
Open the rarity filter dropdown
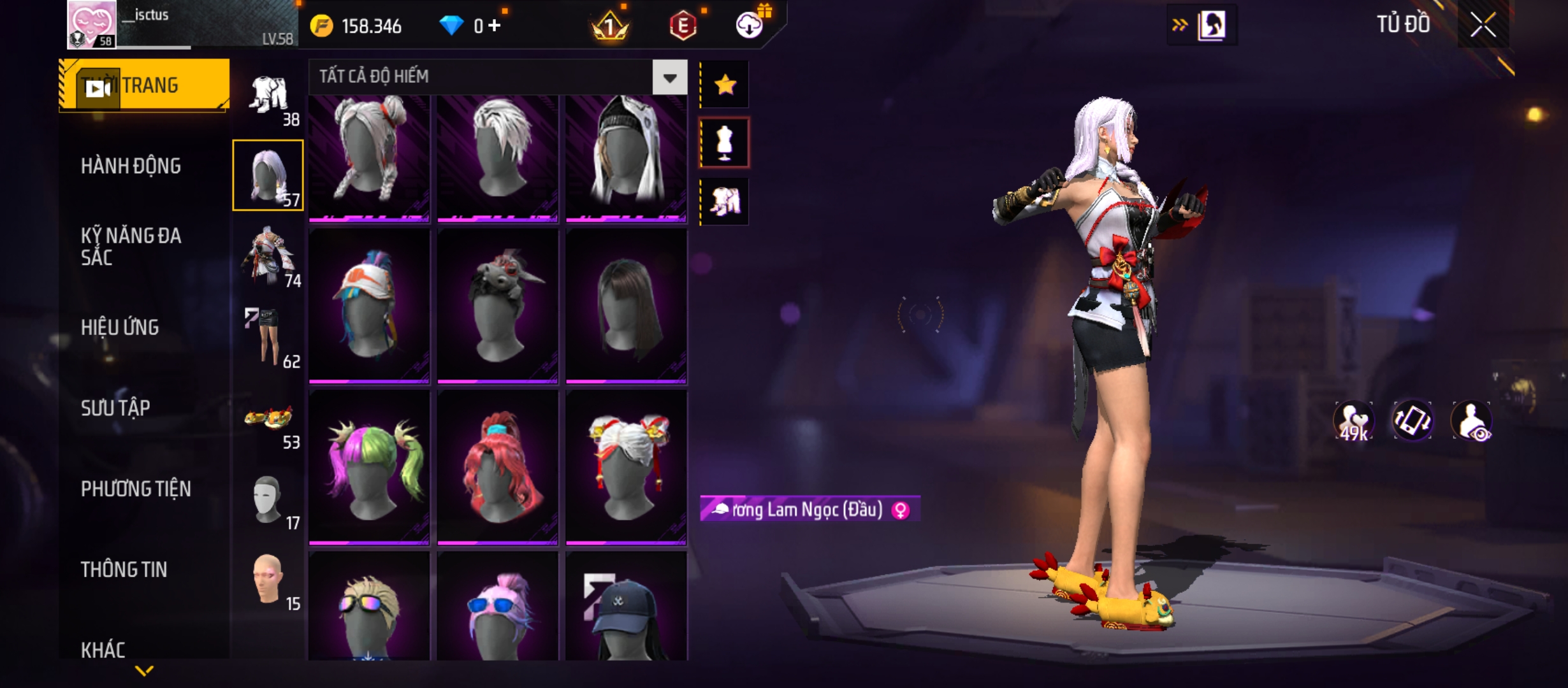point(669,78)
